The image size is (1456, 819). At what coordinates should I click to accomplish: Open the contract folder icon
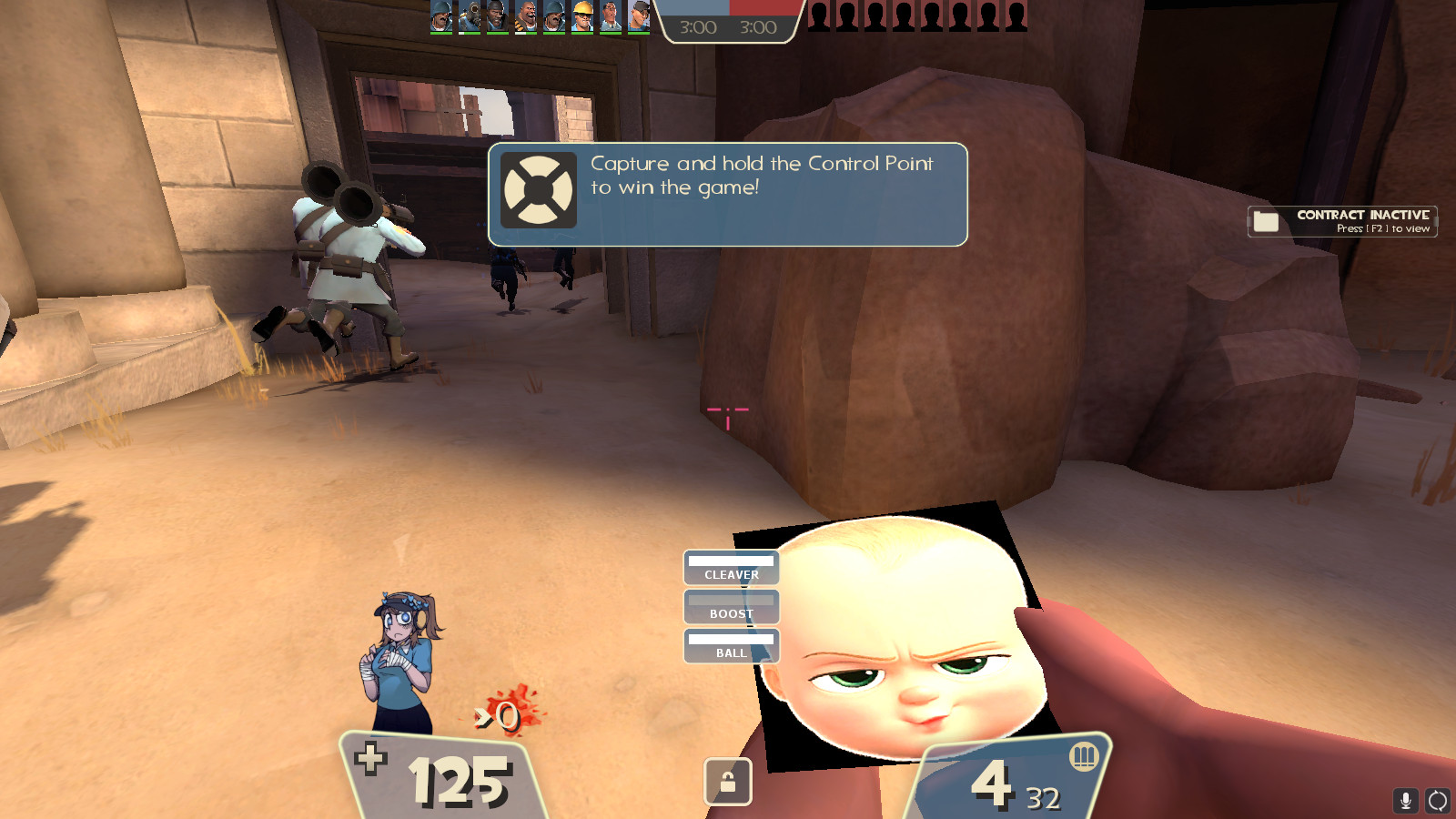1265,220
